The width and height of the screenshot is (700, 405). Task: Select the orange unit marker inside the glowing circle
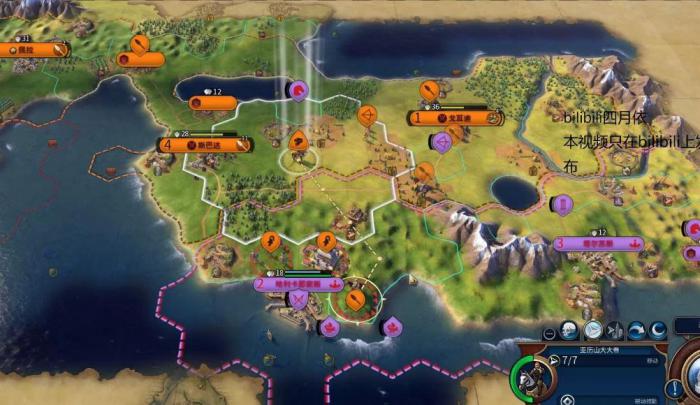click(x=354, y=297)
